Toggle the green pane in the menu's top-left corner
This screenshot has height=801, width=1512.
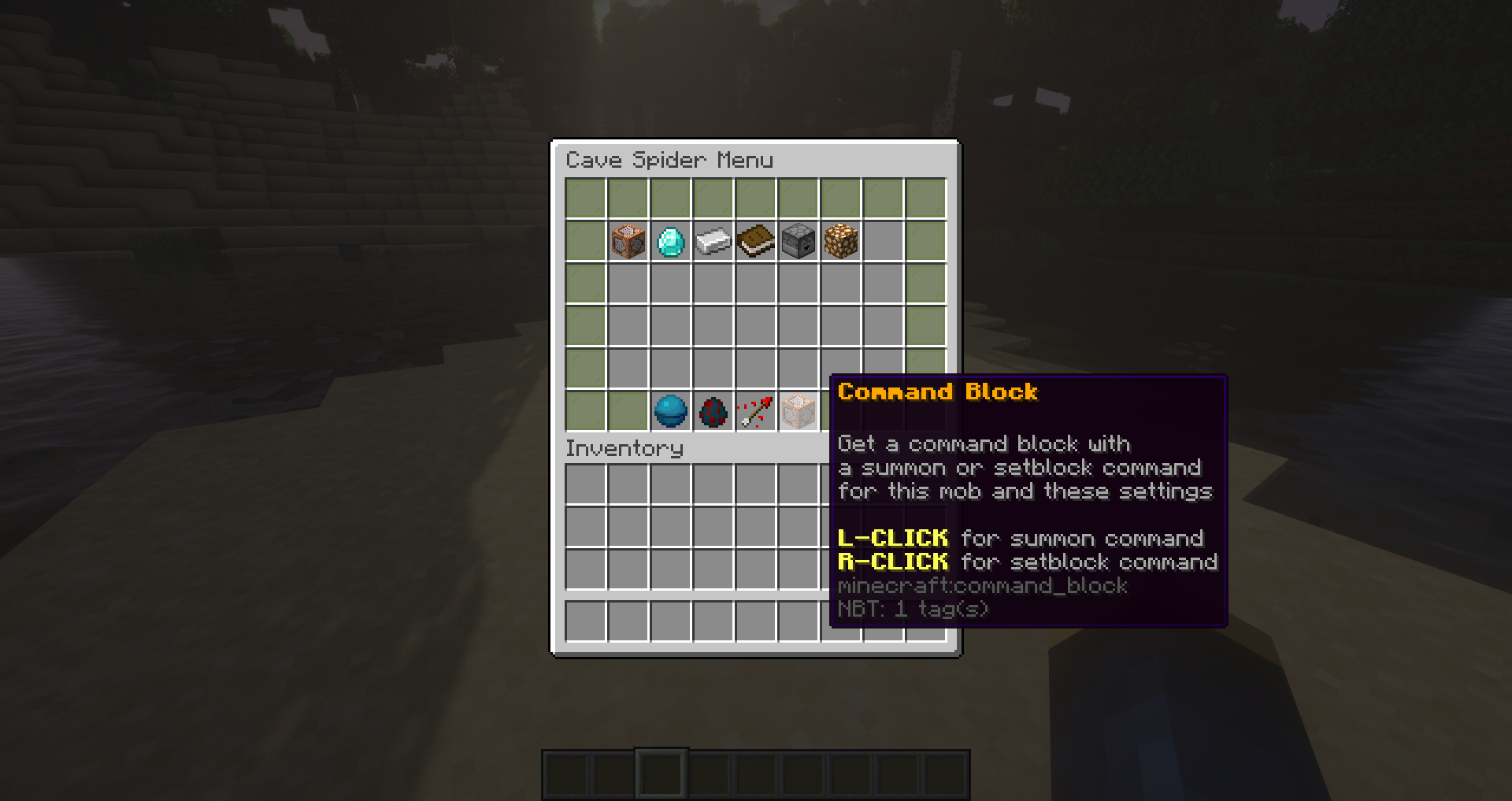click(585, 199)
